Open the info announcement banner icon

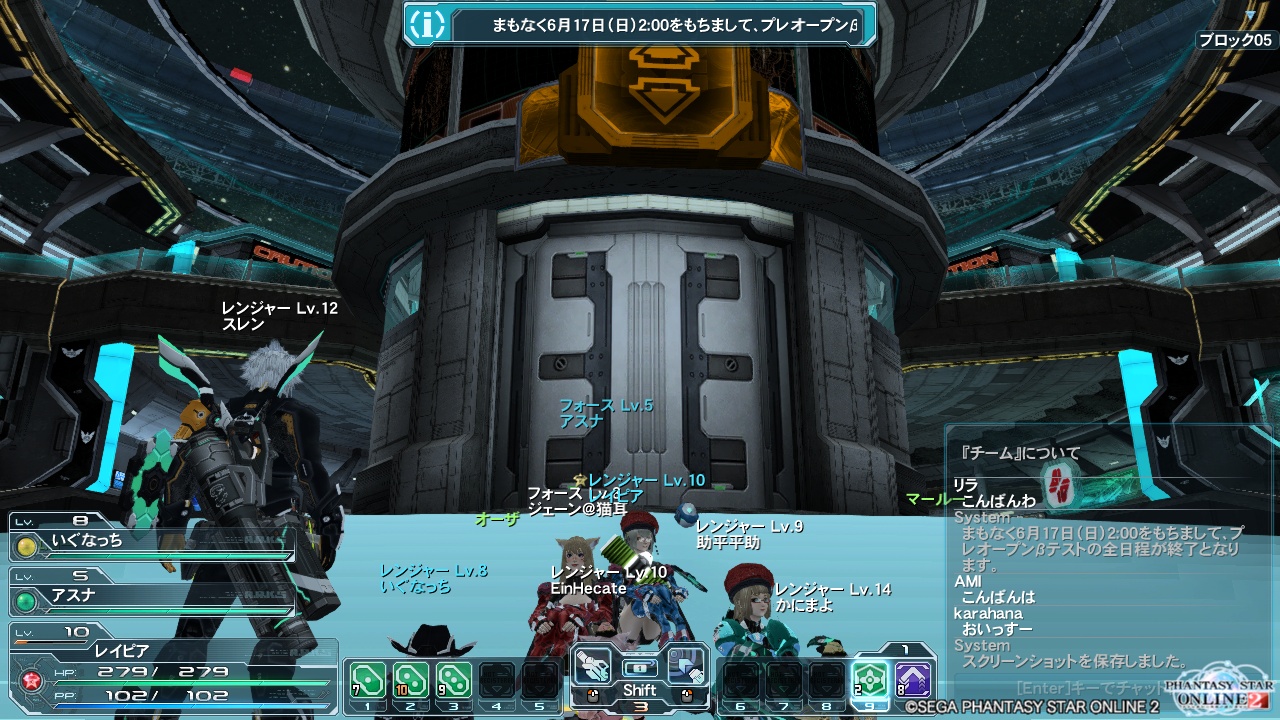[427, 24]
